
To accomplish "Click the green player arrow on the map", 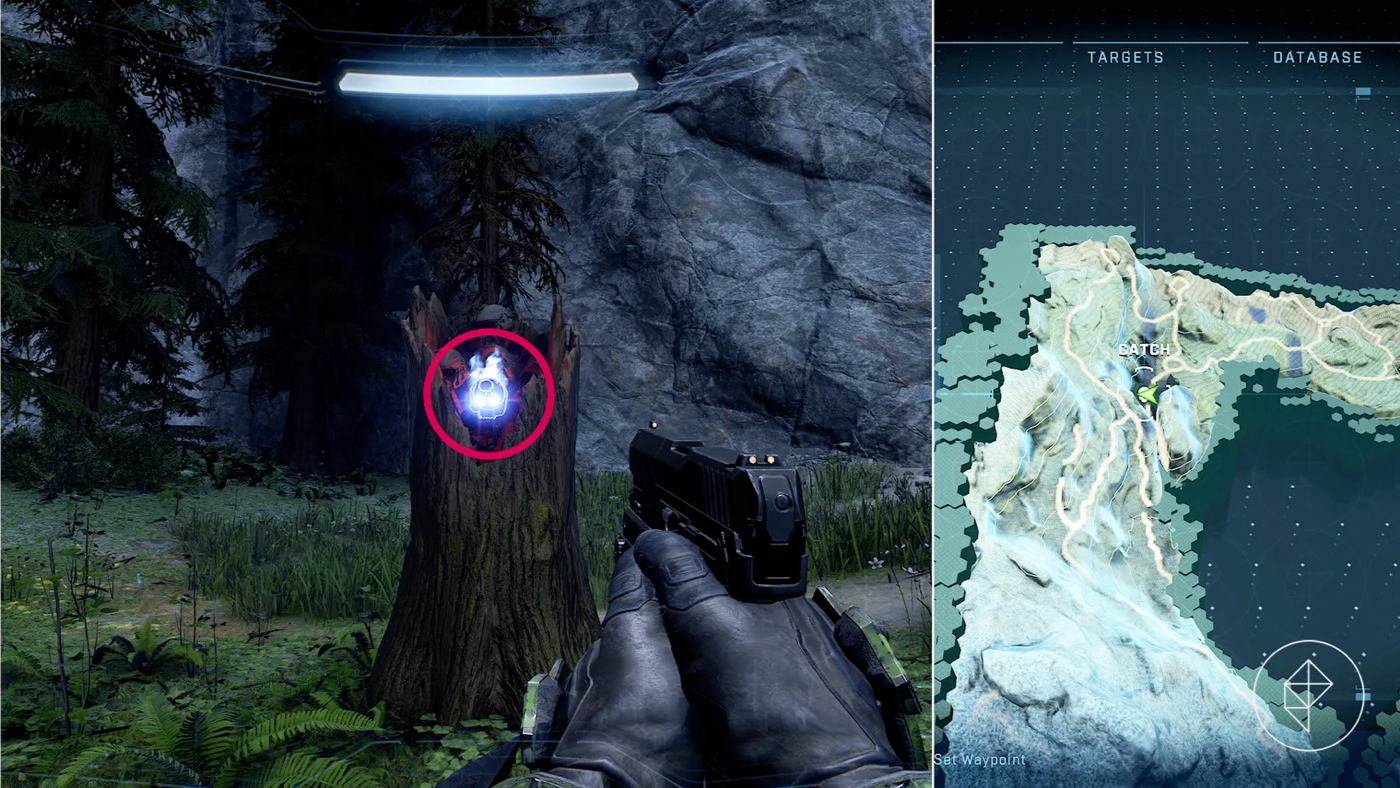I will (x=1148, y=395).
